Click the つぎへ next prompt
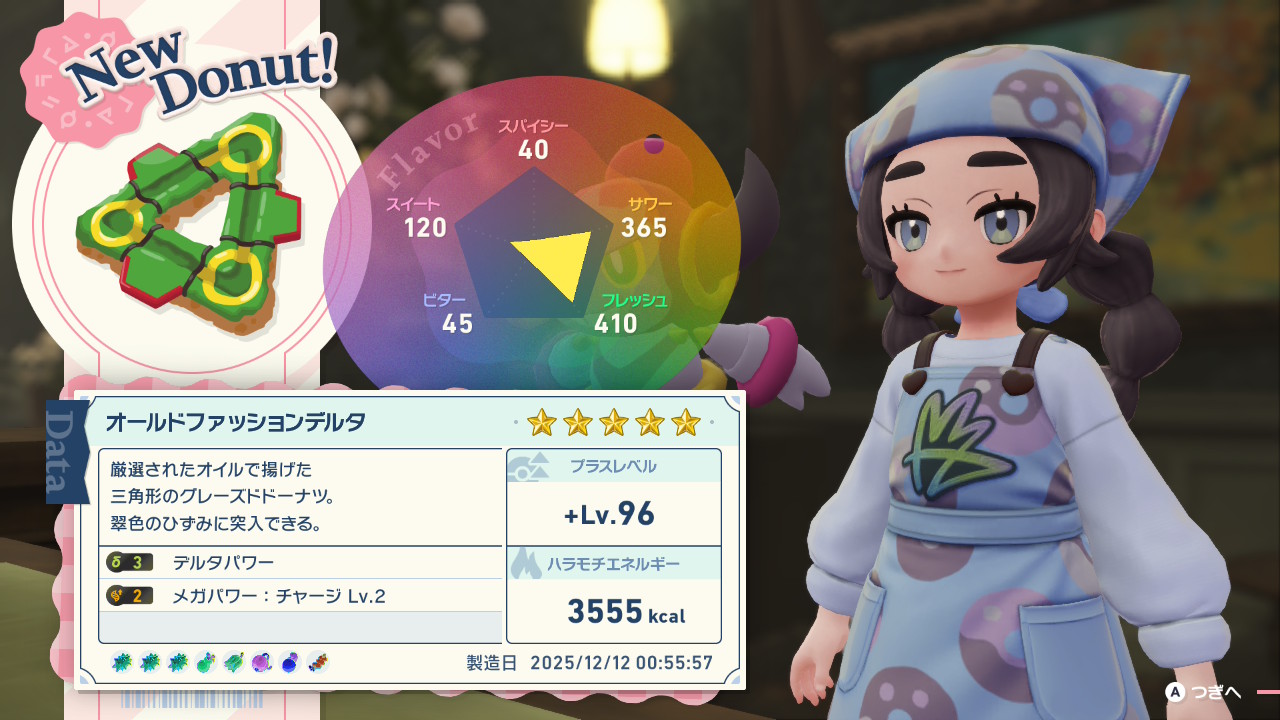Viewport: 1280px width, 720px height. [1204, 692]
